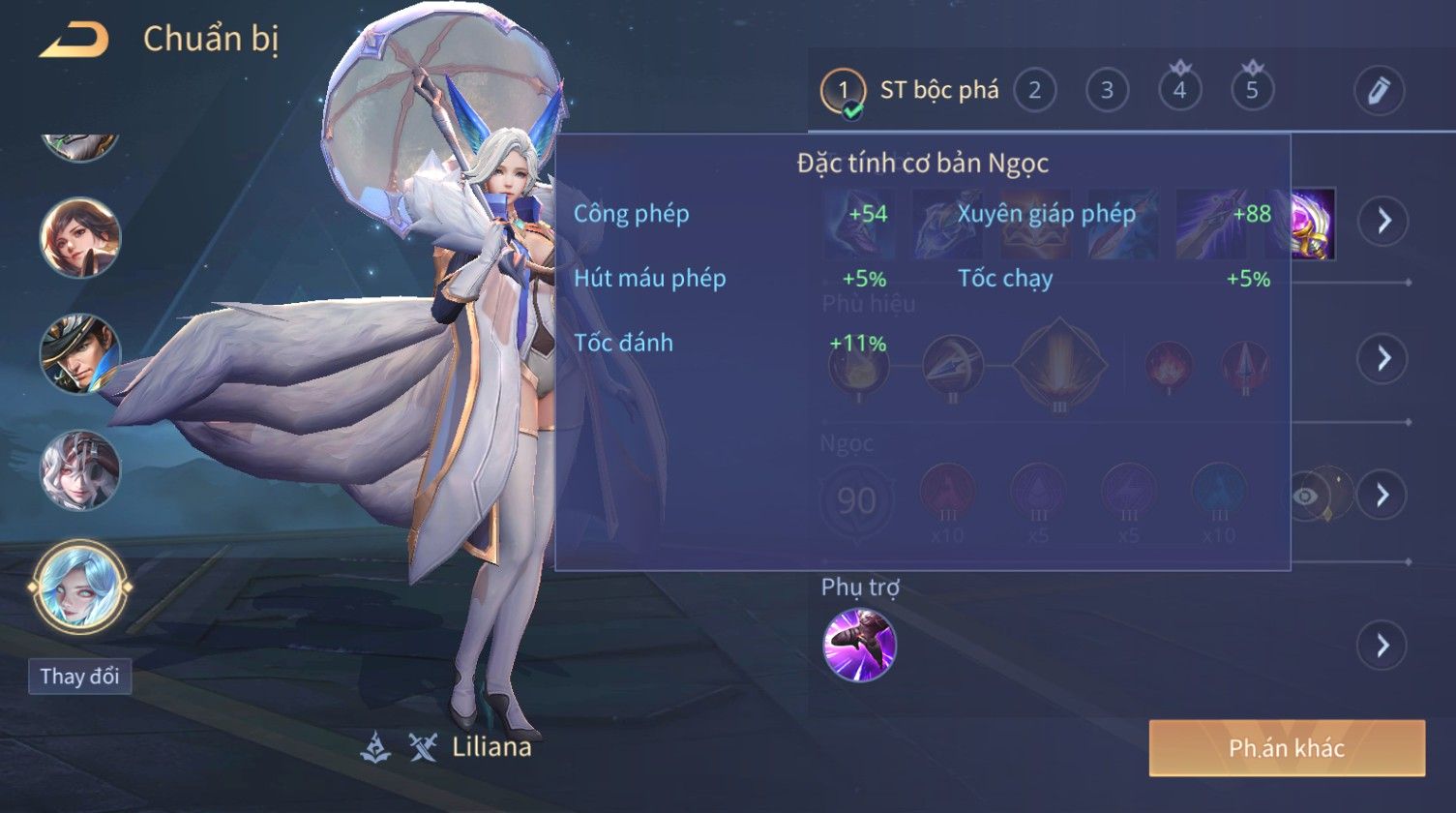Choose the brown-haired hero portrait
Screen dimensions: 1456x813
[79, 237]
